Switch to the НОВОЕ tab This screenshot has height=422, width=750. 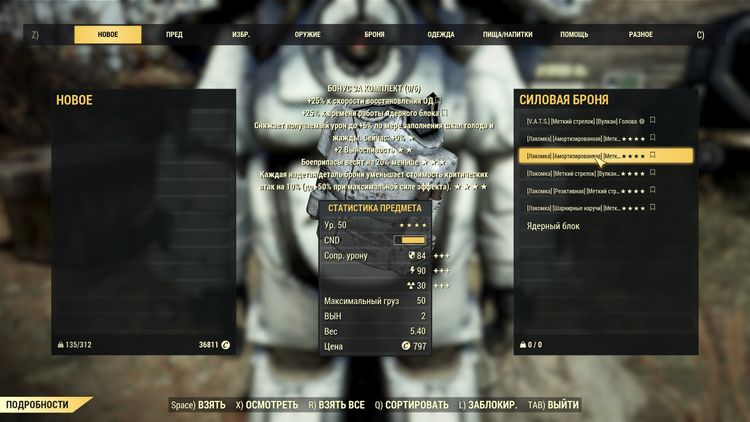tap(107, 34)
